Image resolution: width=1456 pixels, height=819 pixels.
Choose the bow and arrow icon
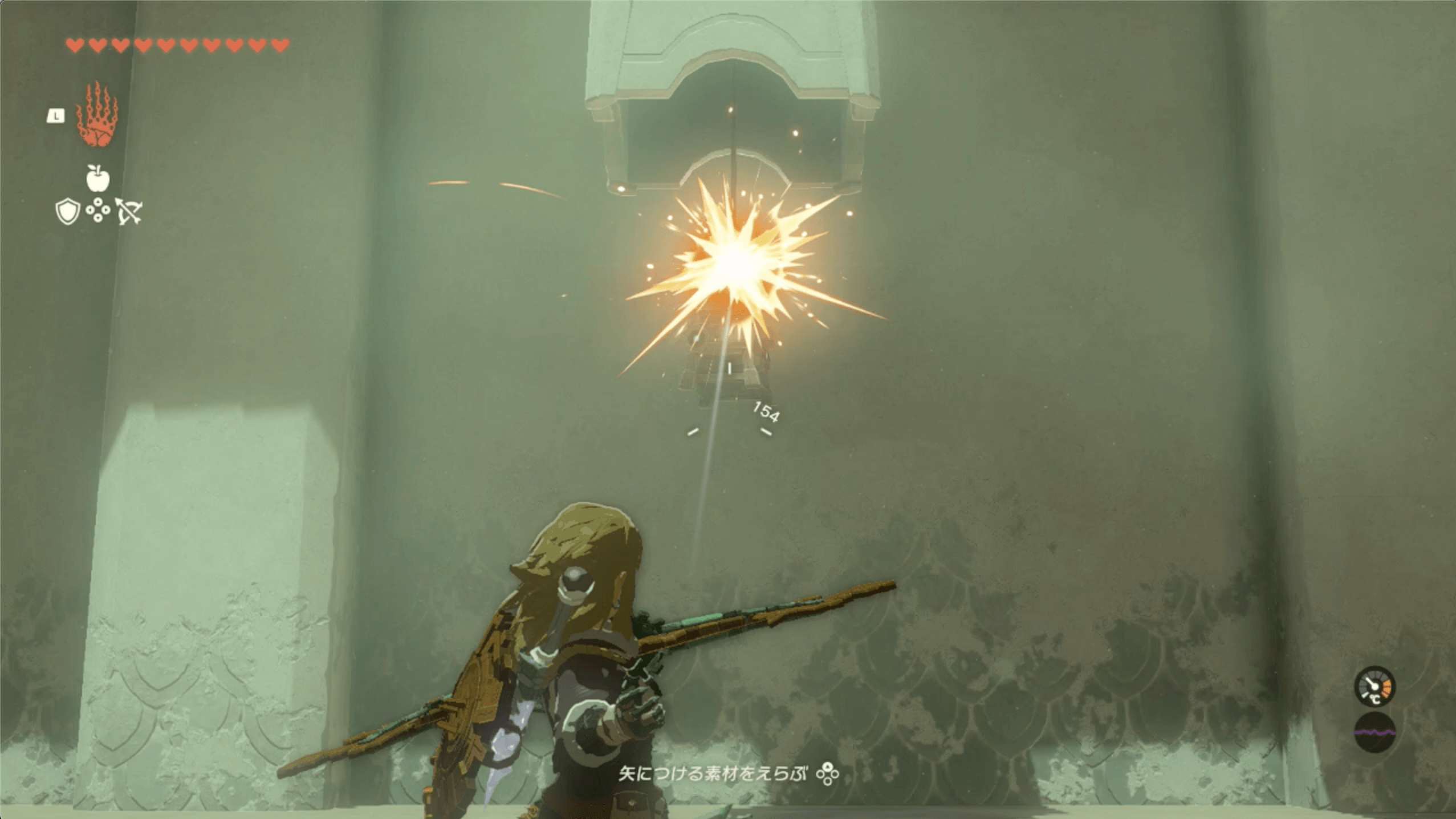[129, 212]
